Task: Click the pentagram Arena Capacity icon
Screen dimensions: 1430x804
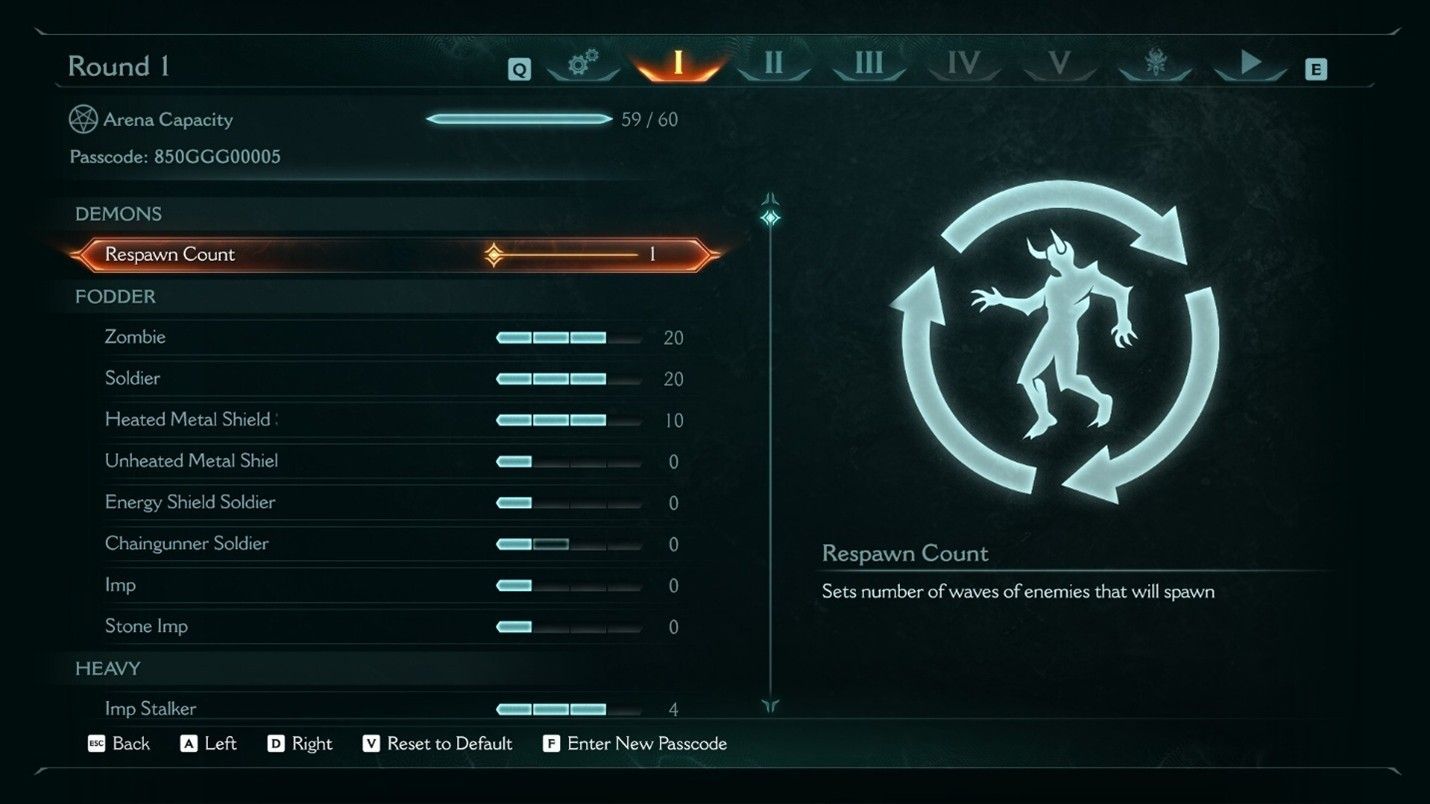Action: coord(83,119)
